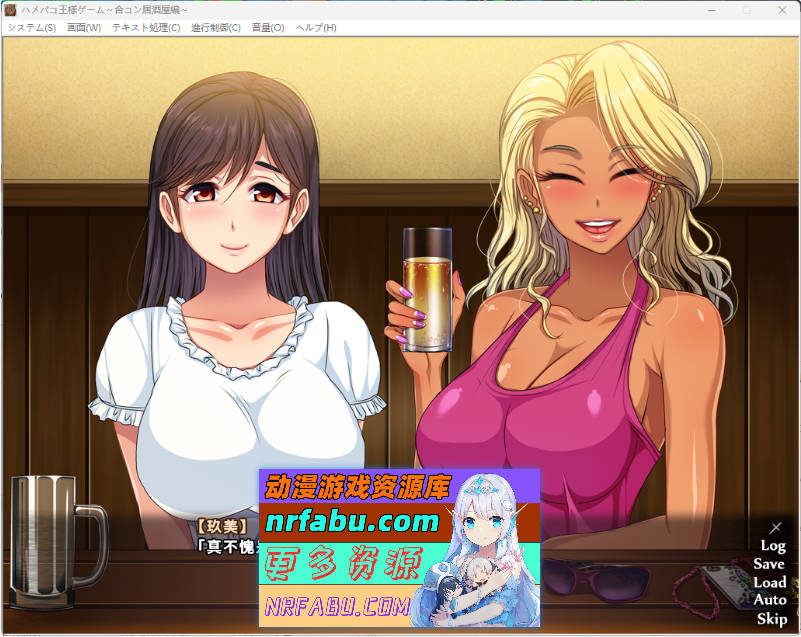Image resolution: width=801 pixels, height=637 pixels.
Task: Open the Load screen
Action: point(769,582)
